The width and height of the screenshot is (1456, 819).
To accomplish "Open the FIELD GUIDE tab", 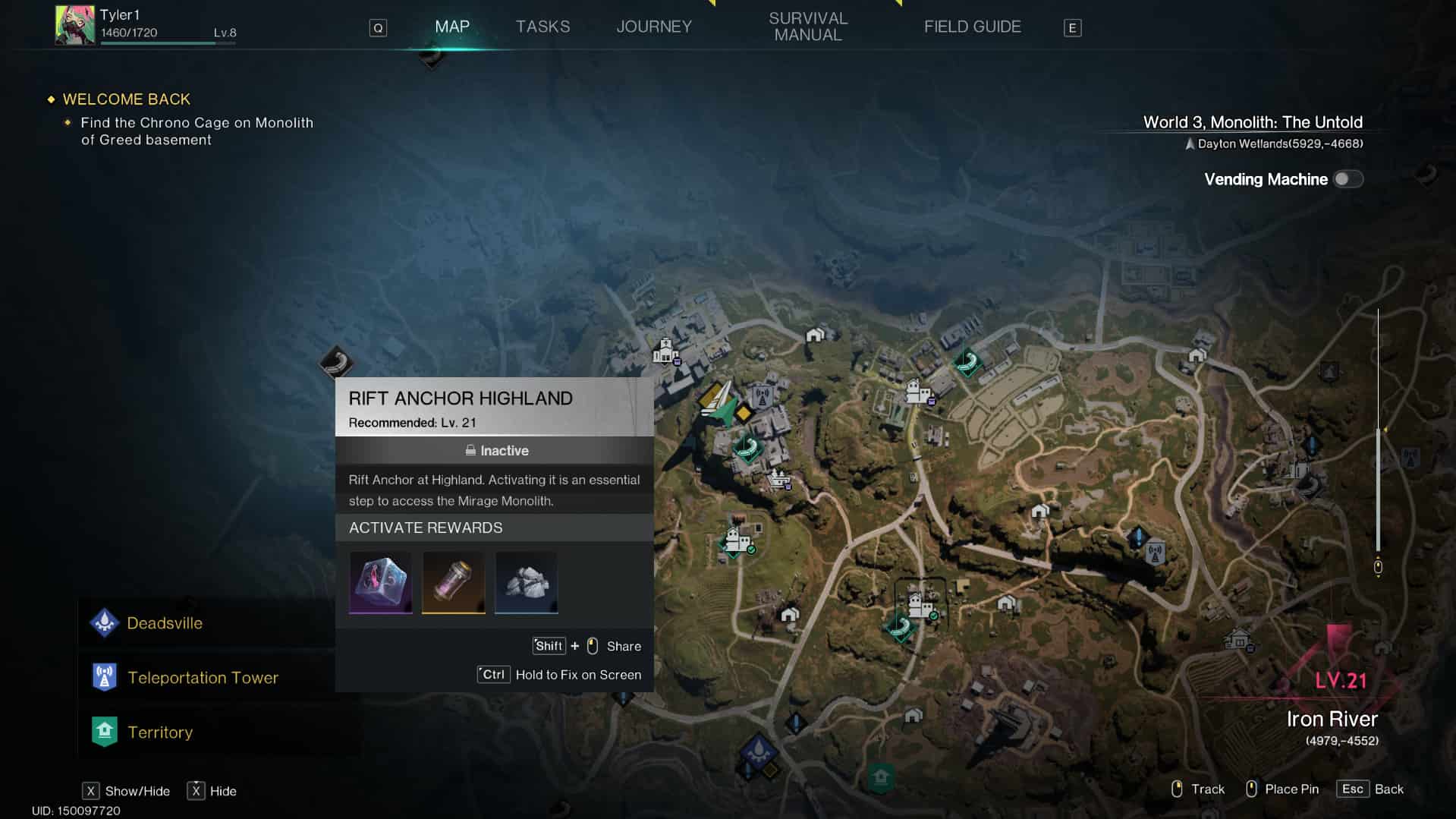I will [972, 26].
